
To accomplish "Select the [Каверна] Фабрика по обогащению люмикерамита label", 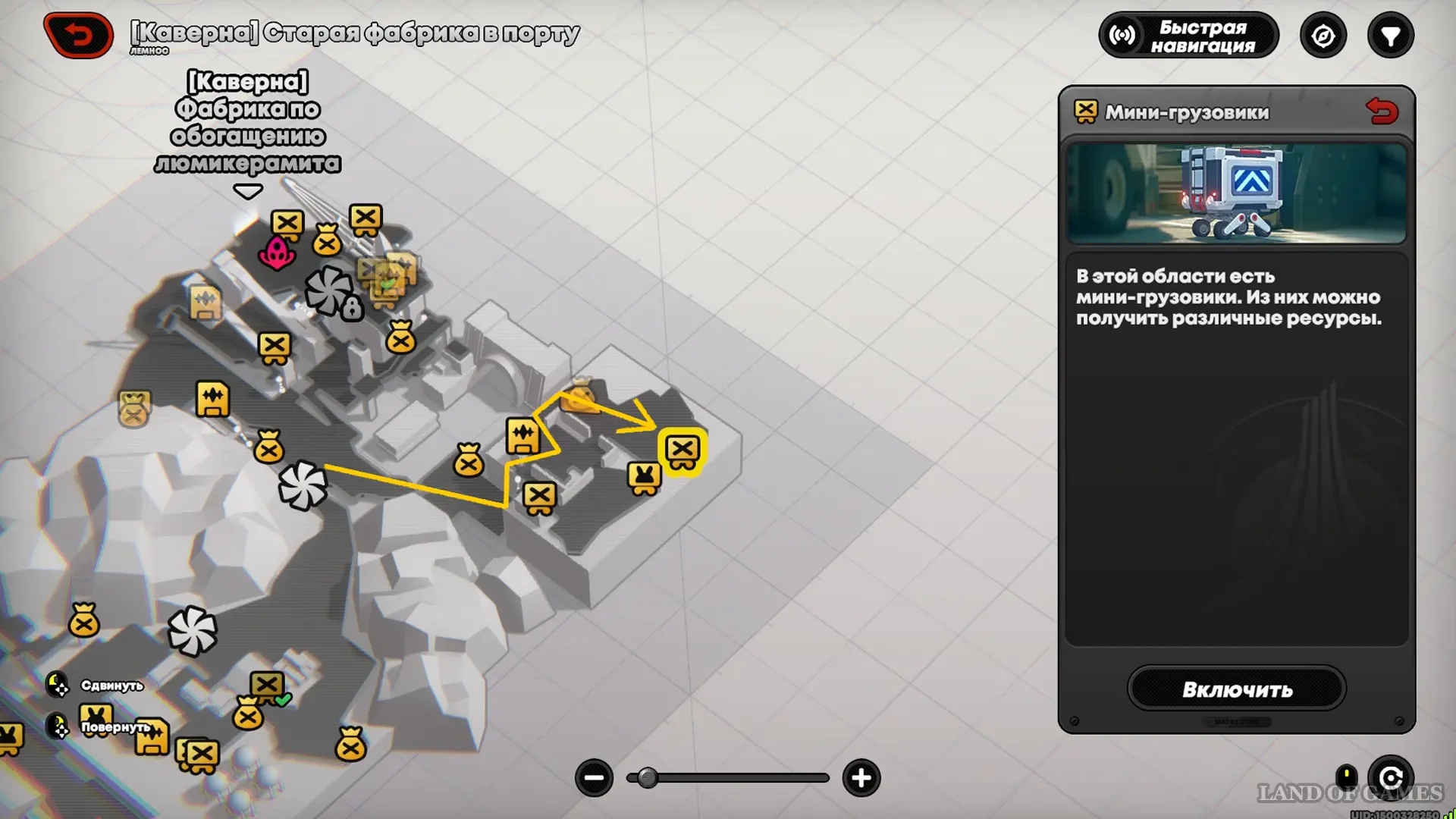I will tap(247, 123).
